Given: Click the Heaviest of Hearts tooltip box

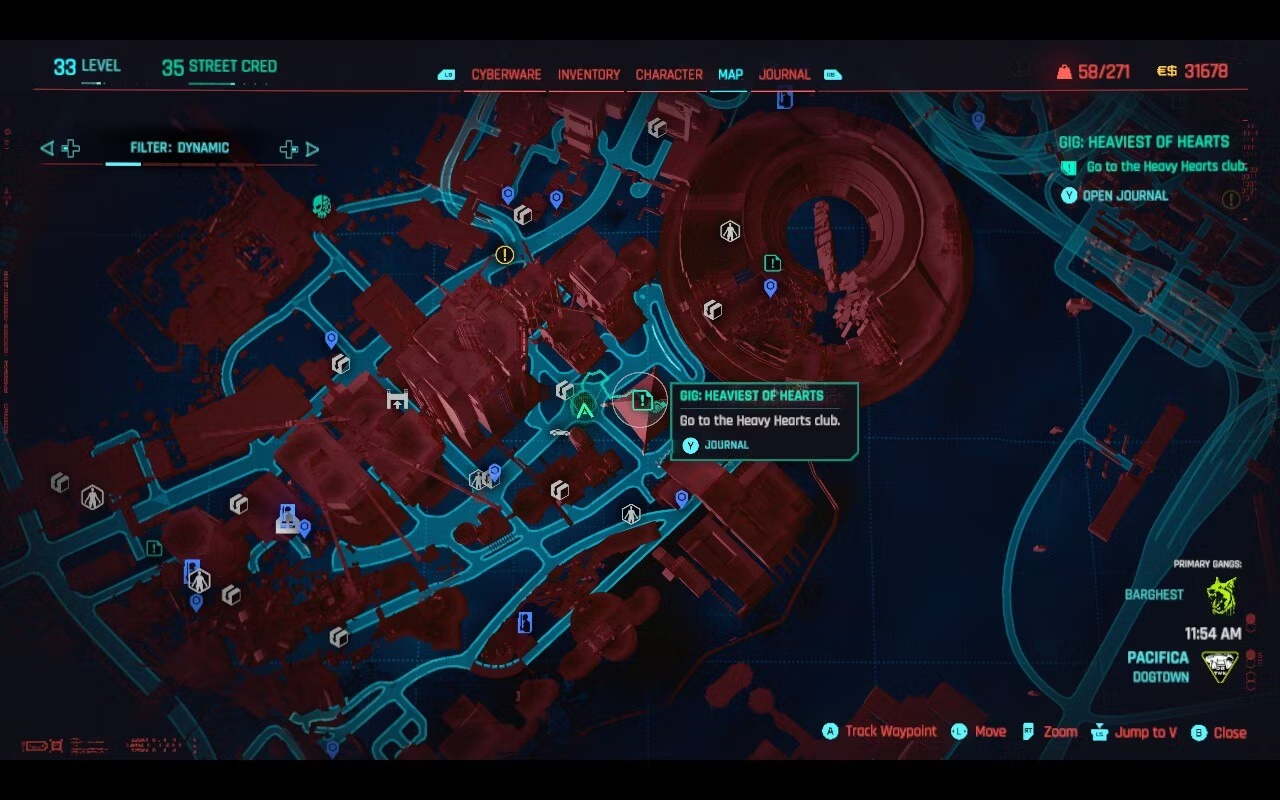Looking at the screenshot, I should pyautogui.click(x=764, y=421).
